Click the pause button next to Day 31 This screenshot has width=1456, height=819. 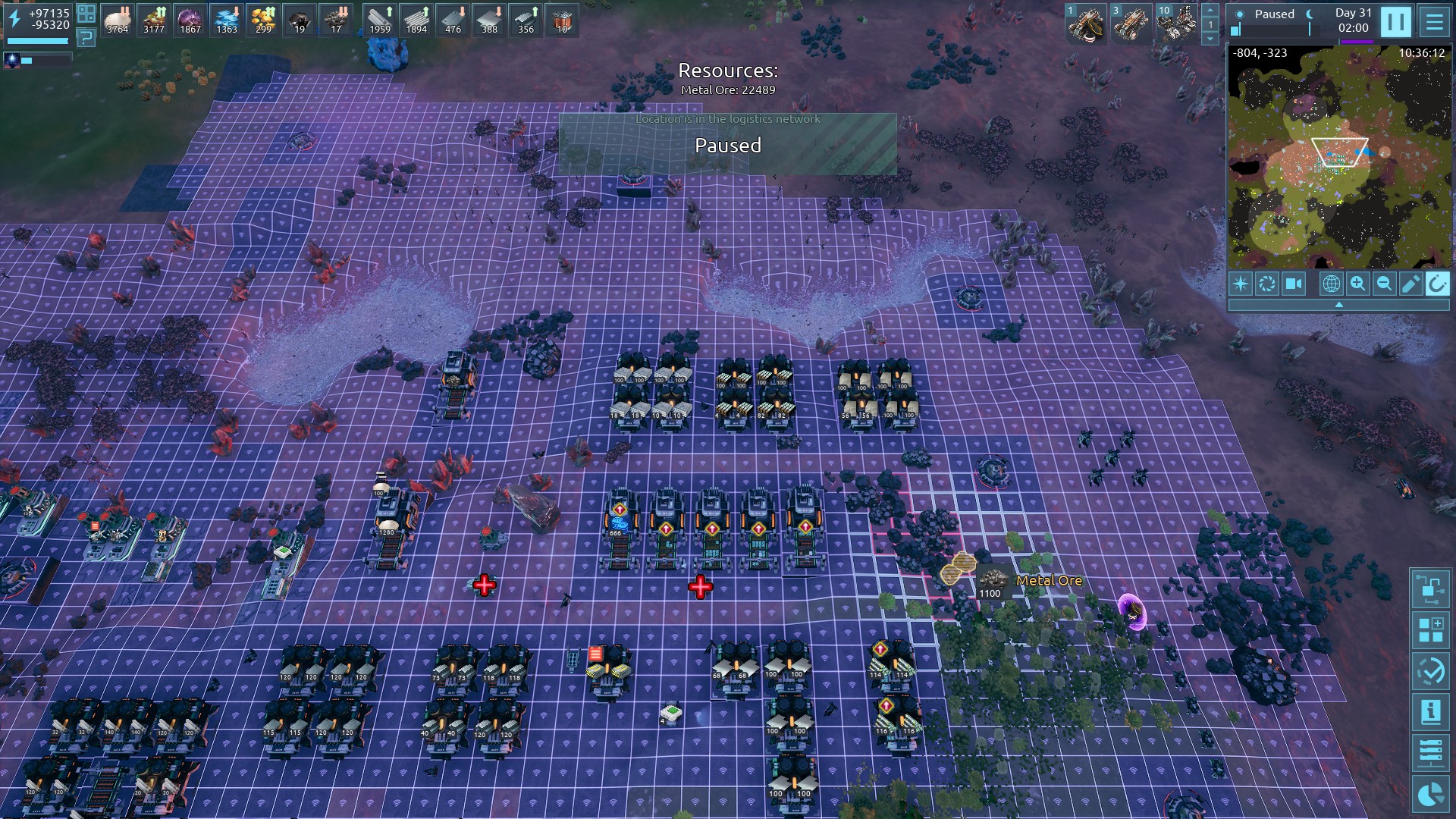pos(1395,22)
